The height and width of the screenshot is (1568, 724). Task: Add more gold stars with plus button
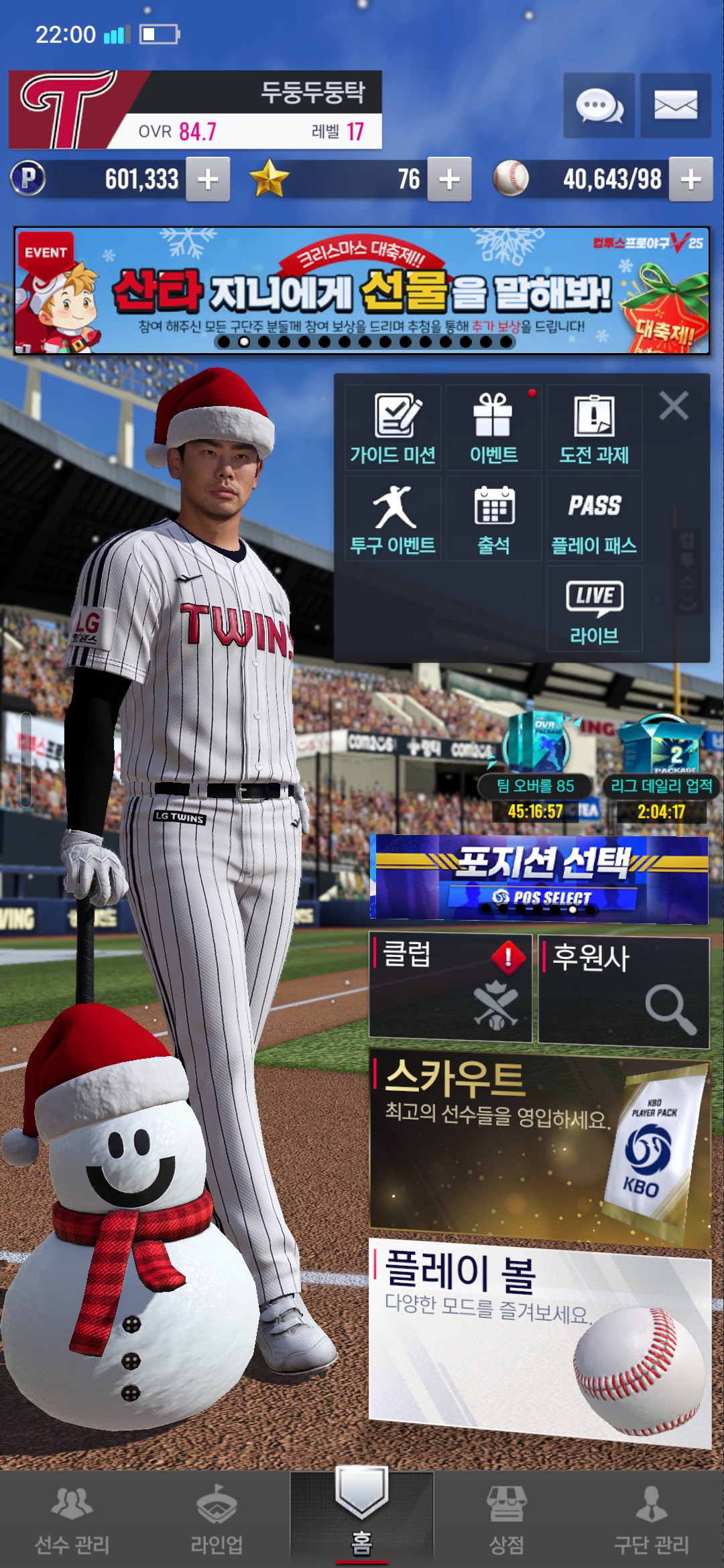coord(449,180)
